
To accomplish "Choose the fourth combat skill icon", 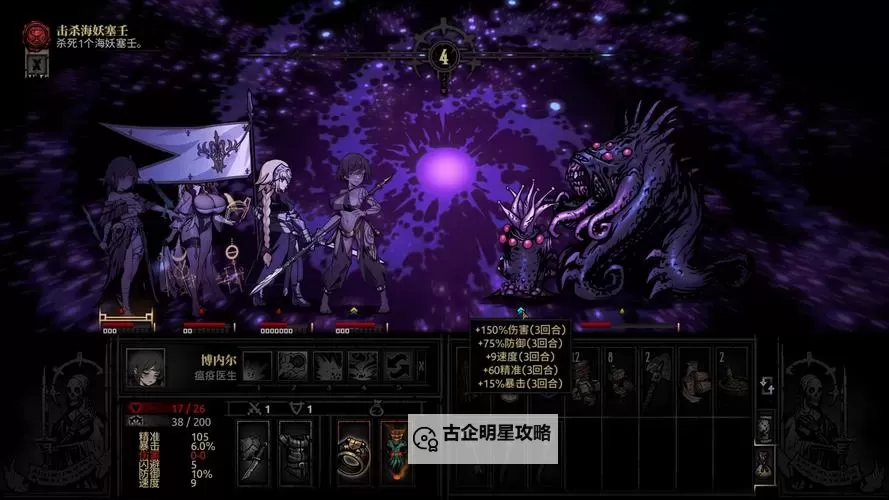I will pyautogui.click(x=363, y=367).
